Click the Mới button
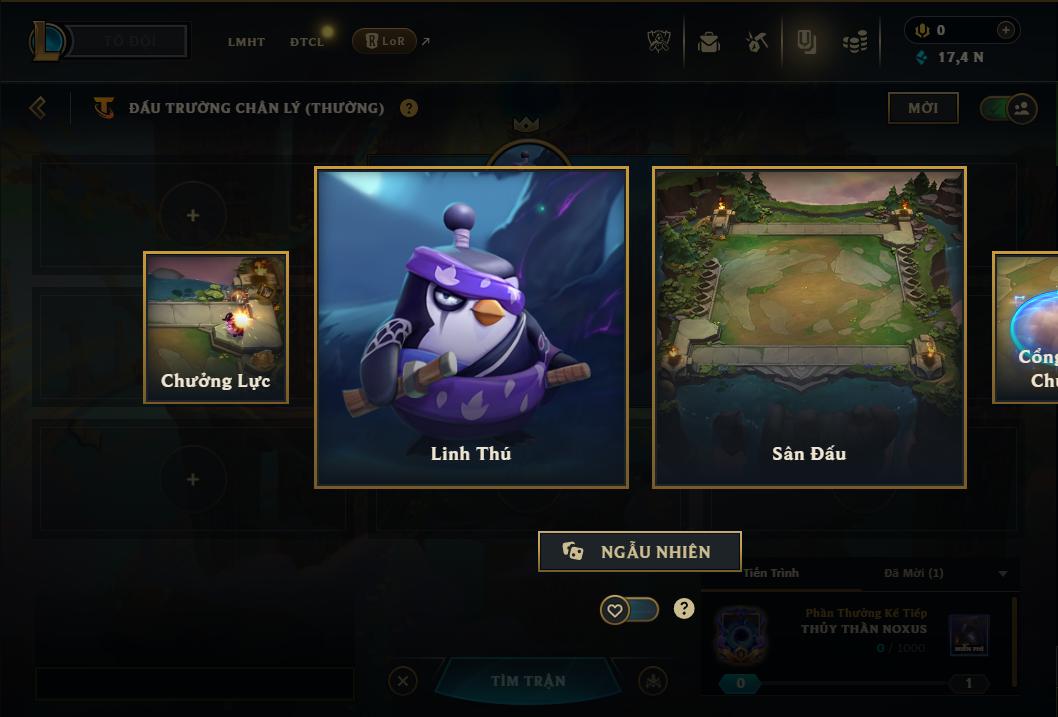 tap(923, 108)
